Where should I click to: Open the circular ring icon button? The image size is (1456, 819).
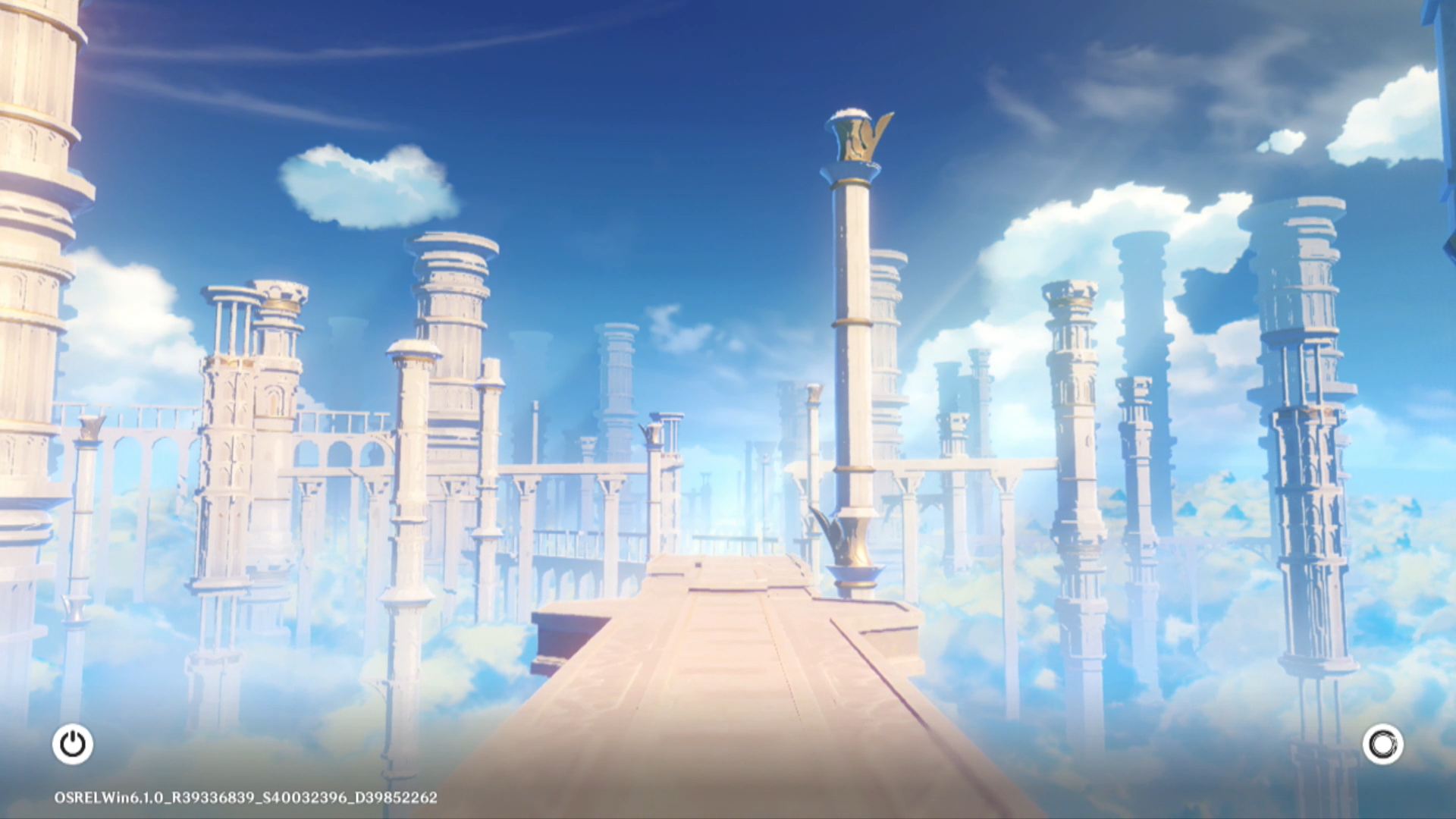point(1382,744)
